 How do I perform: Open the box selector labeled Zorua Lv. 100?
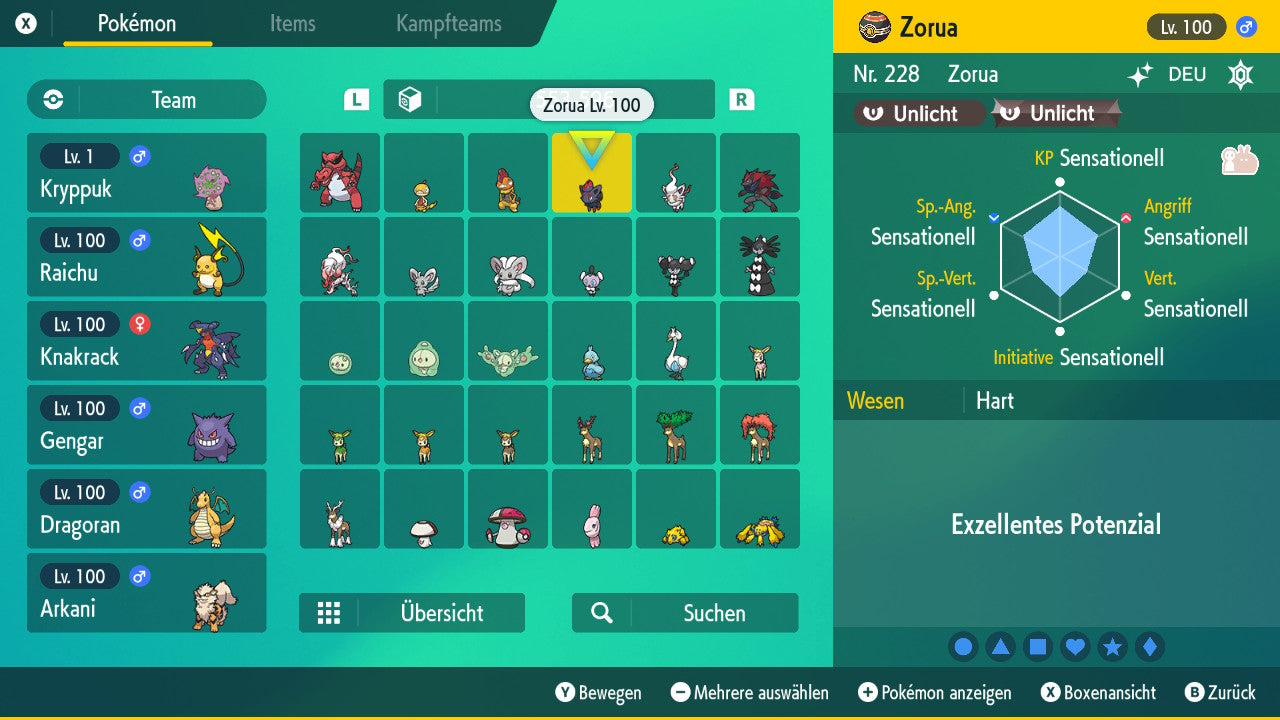(592, 105)
